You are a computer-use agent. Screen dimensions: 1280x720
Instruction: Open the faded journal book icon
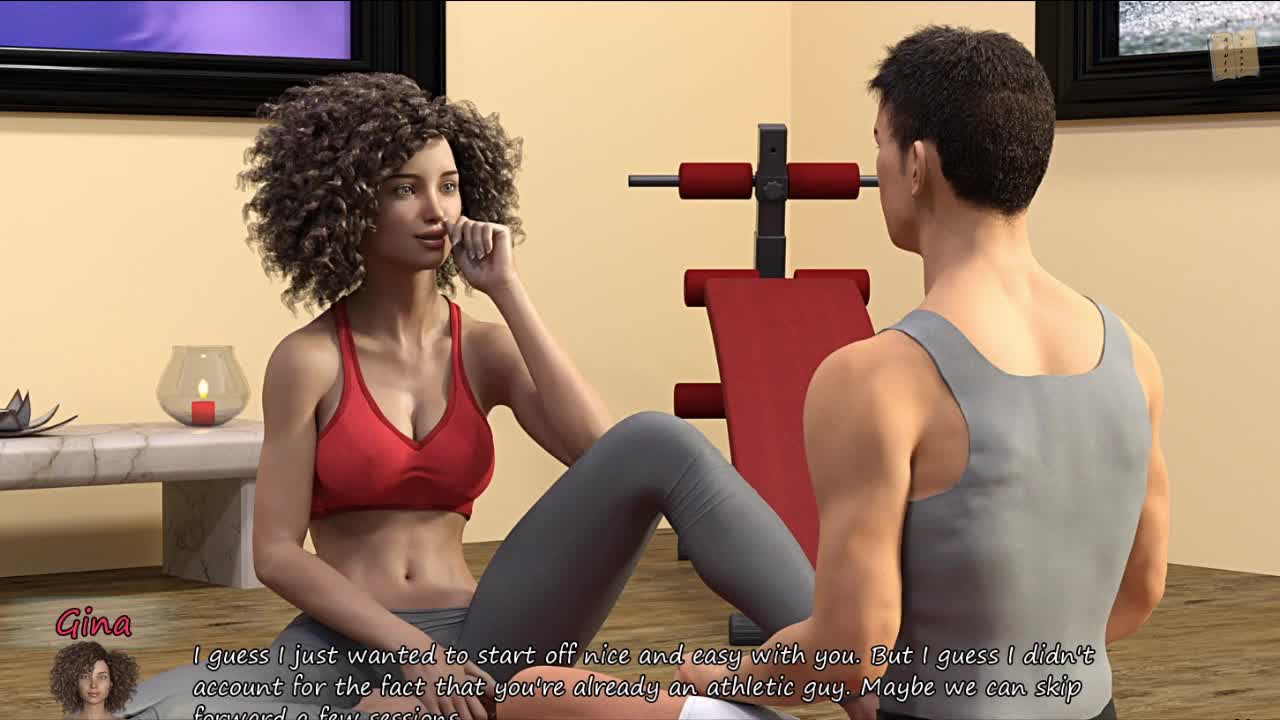[x=1233, y=55]
